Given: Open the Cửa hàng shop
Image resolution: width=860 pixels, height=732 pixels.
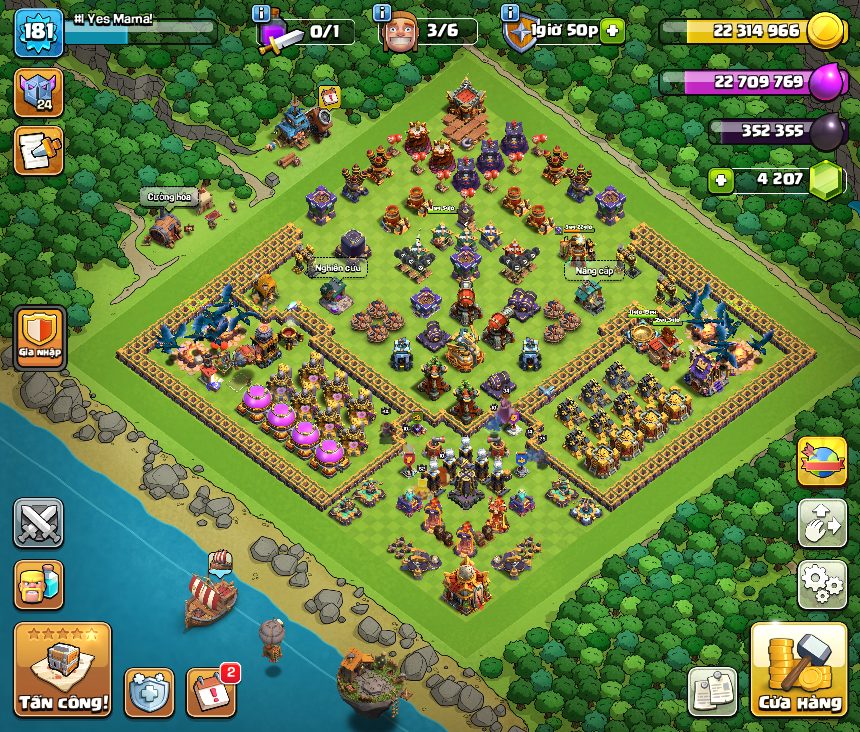Looking at the screenshot, I should 798,669.
